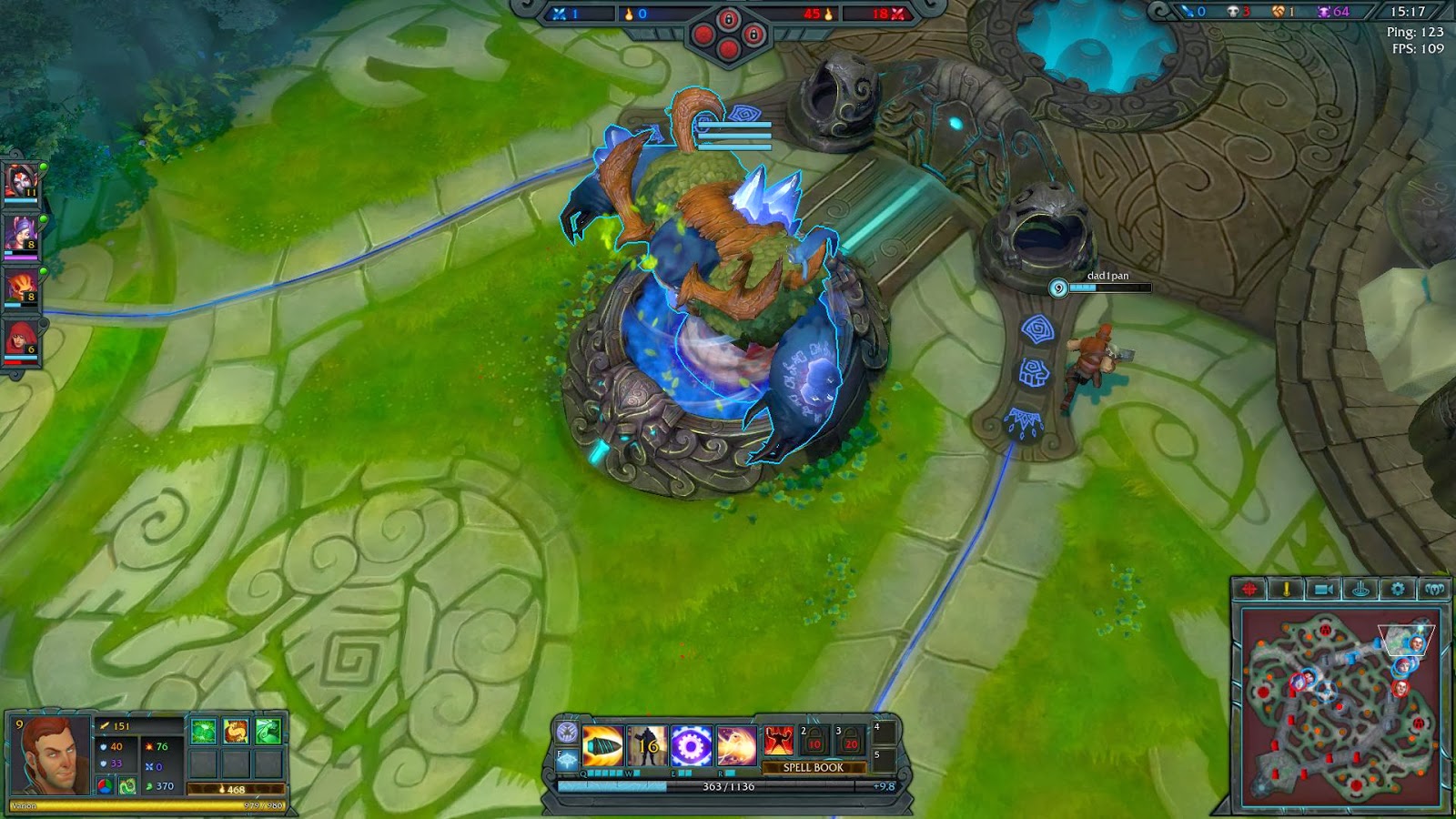Select Varion's hero portrait
The width and height of the screenshot is (1456, 819).
[x=51, y=755]
